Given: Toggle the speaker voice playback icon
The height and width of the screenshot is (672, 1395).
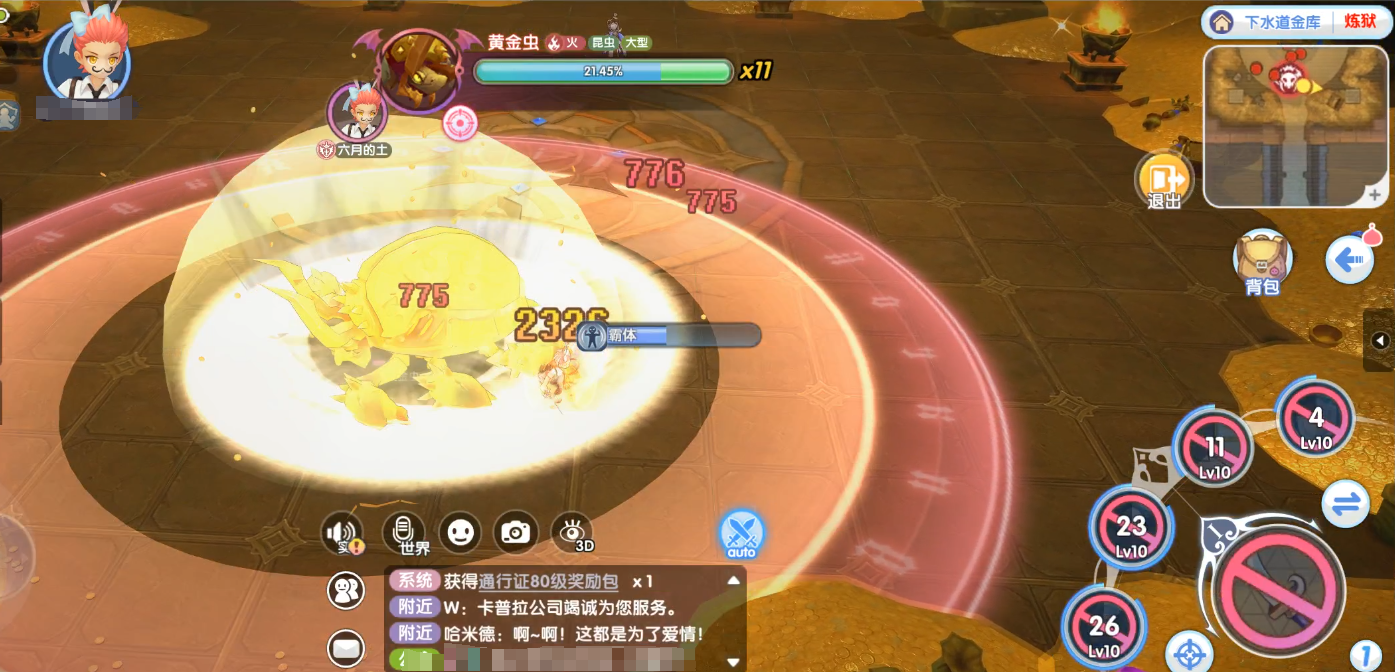Looking at the screenshot, I should (342, 533).
